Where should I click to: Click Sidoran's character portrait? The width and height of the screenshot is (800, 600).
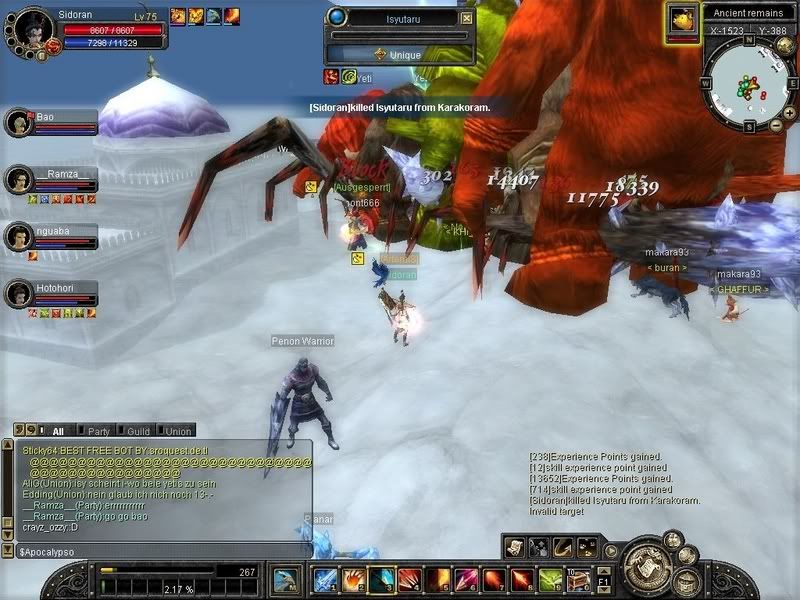pos(34,28)
